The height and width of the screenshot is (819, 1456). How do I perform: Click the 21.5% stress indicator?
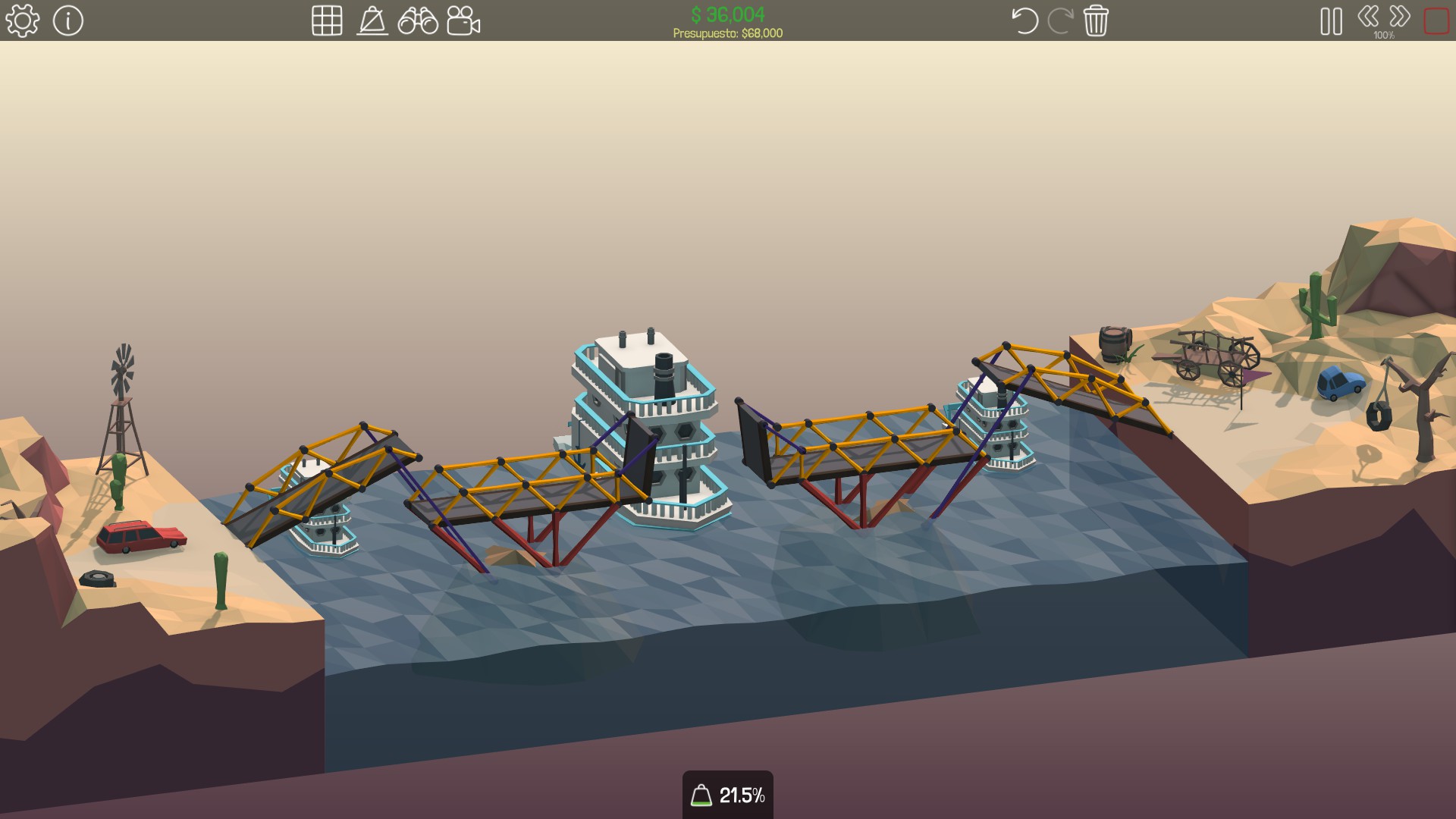[728, 795]
